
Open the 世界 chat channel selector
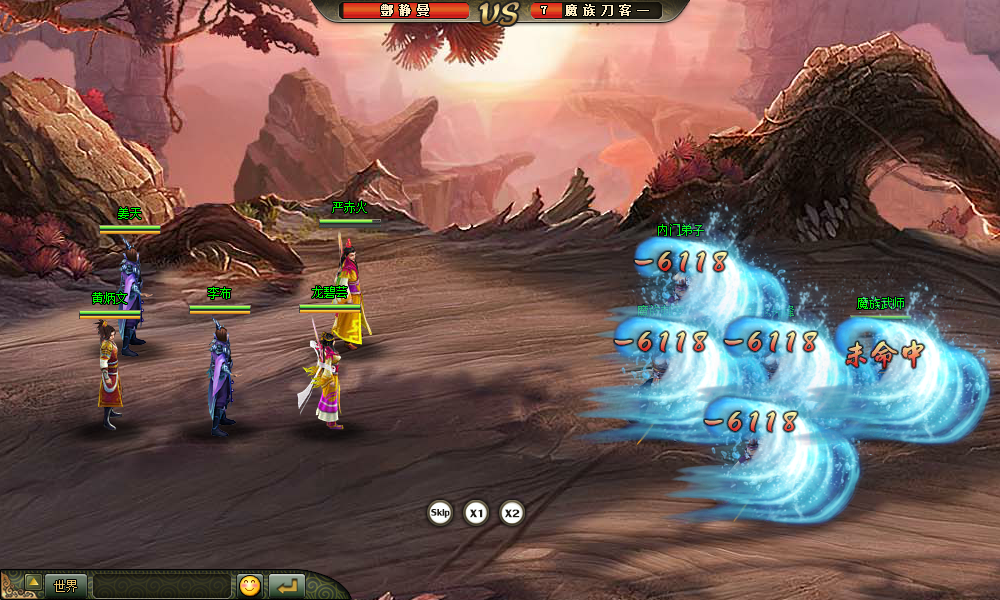[66, 586]
